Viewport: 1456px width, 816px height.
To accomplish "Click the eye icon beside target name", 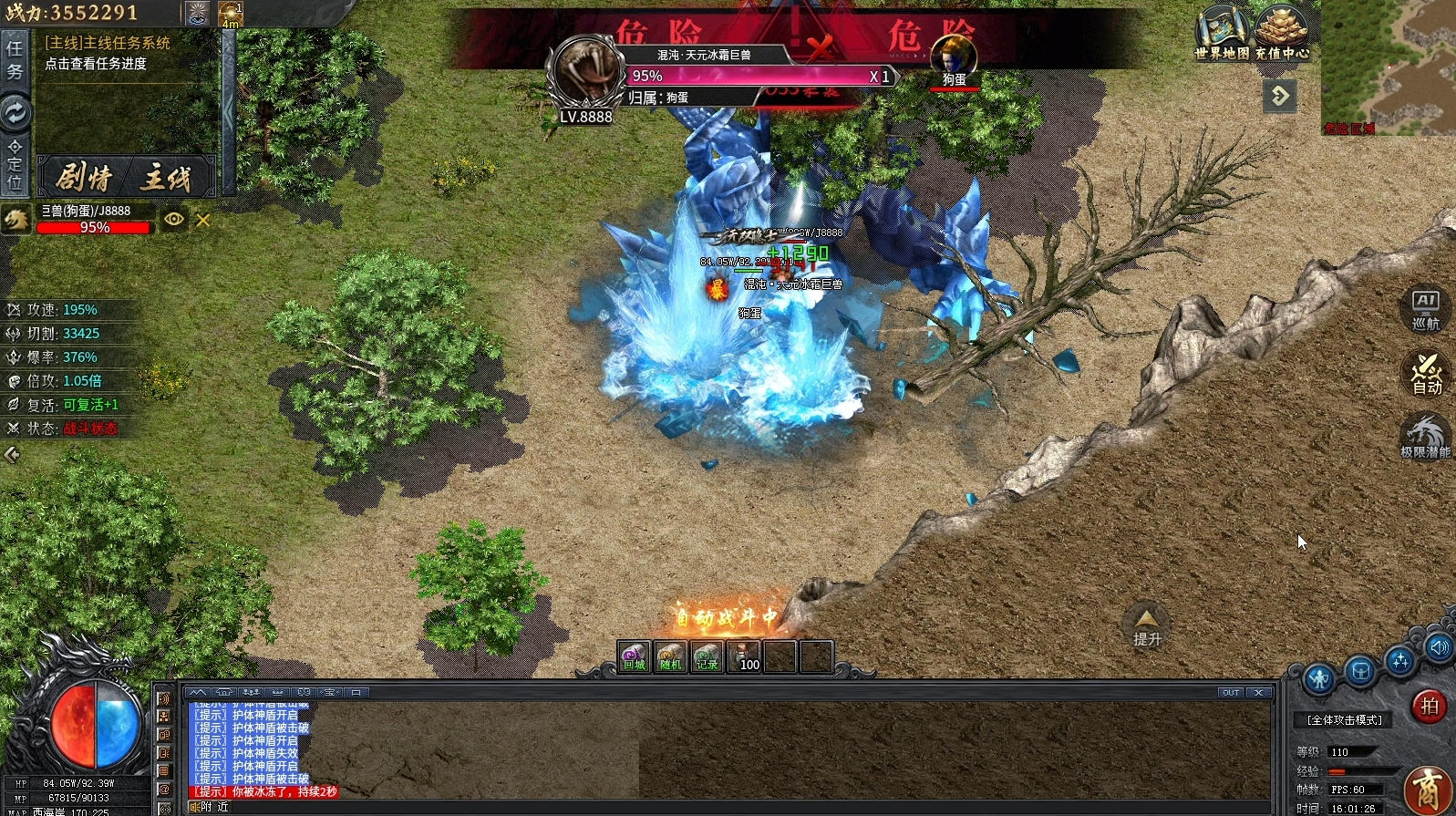I will [x=173, y=219].
